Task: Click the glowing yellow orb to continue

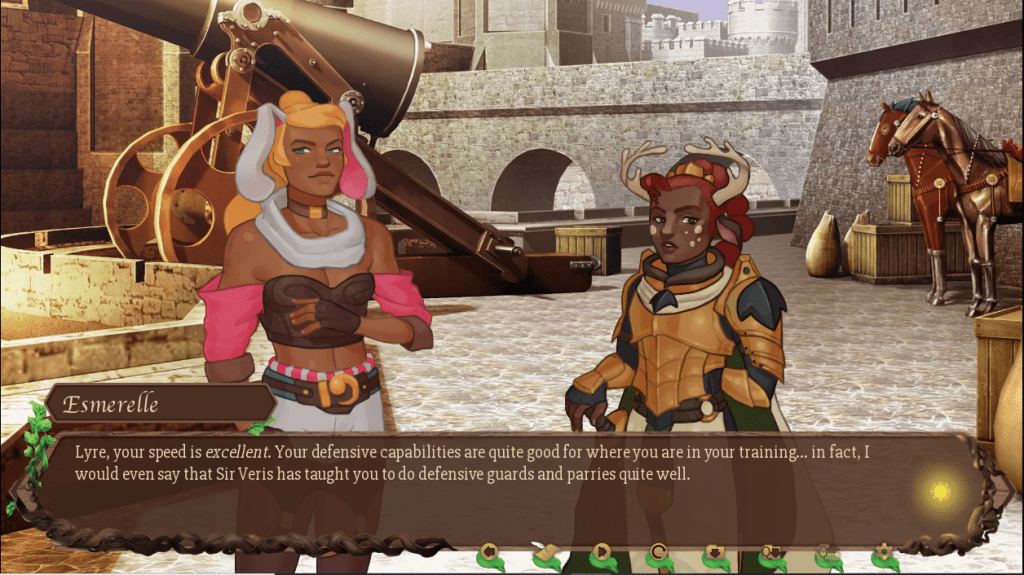Action: [940, 491]
